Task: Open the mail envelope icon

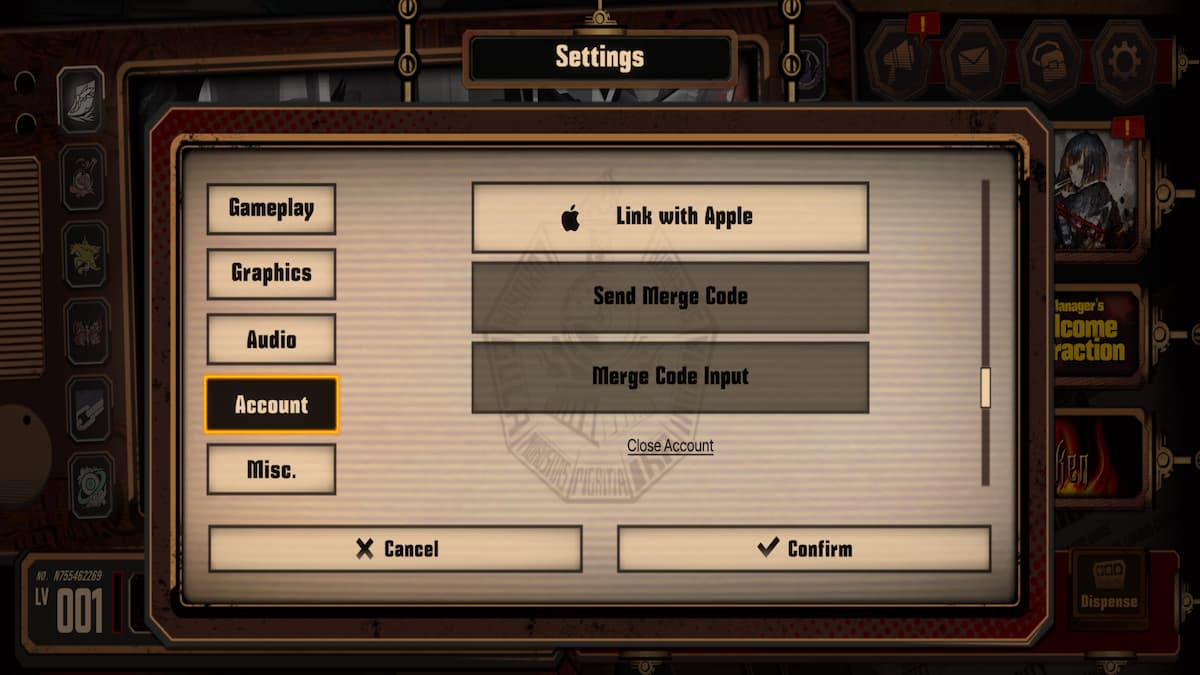Action: (973, 60)
